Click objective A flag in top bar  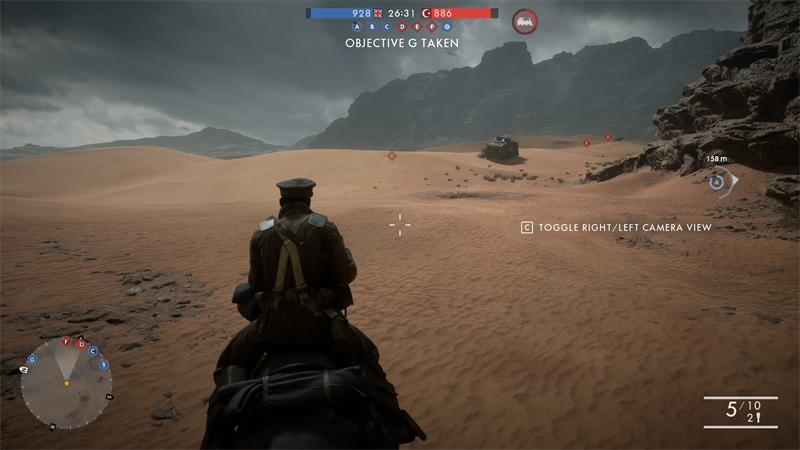[x=357, y=27]
